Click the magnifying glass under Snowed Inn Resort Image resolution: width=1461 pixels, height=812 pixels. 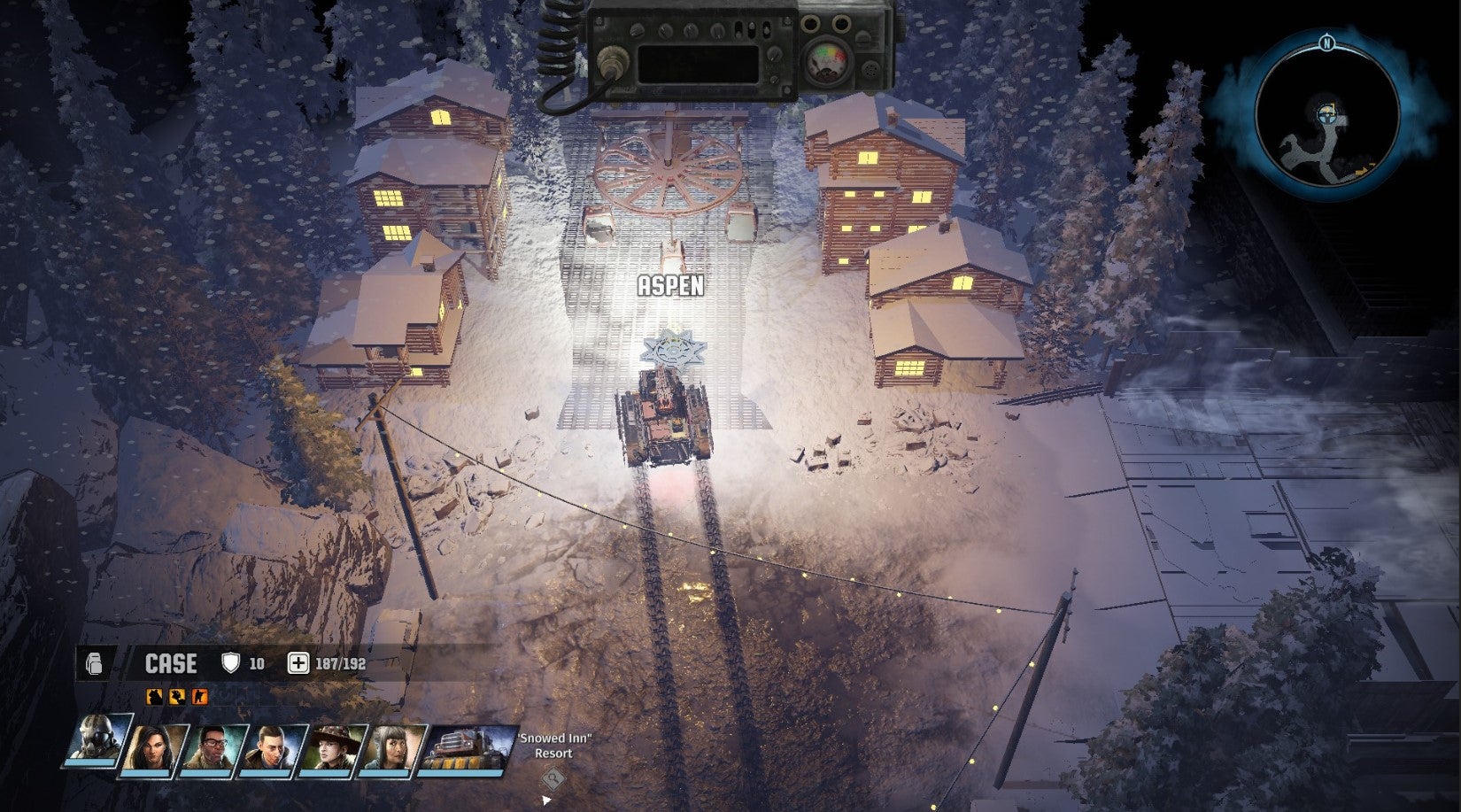[x=553, y=779]
